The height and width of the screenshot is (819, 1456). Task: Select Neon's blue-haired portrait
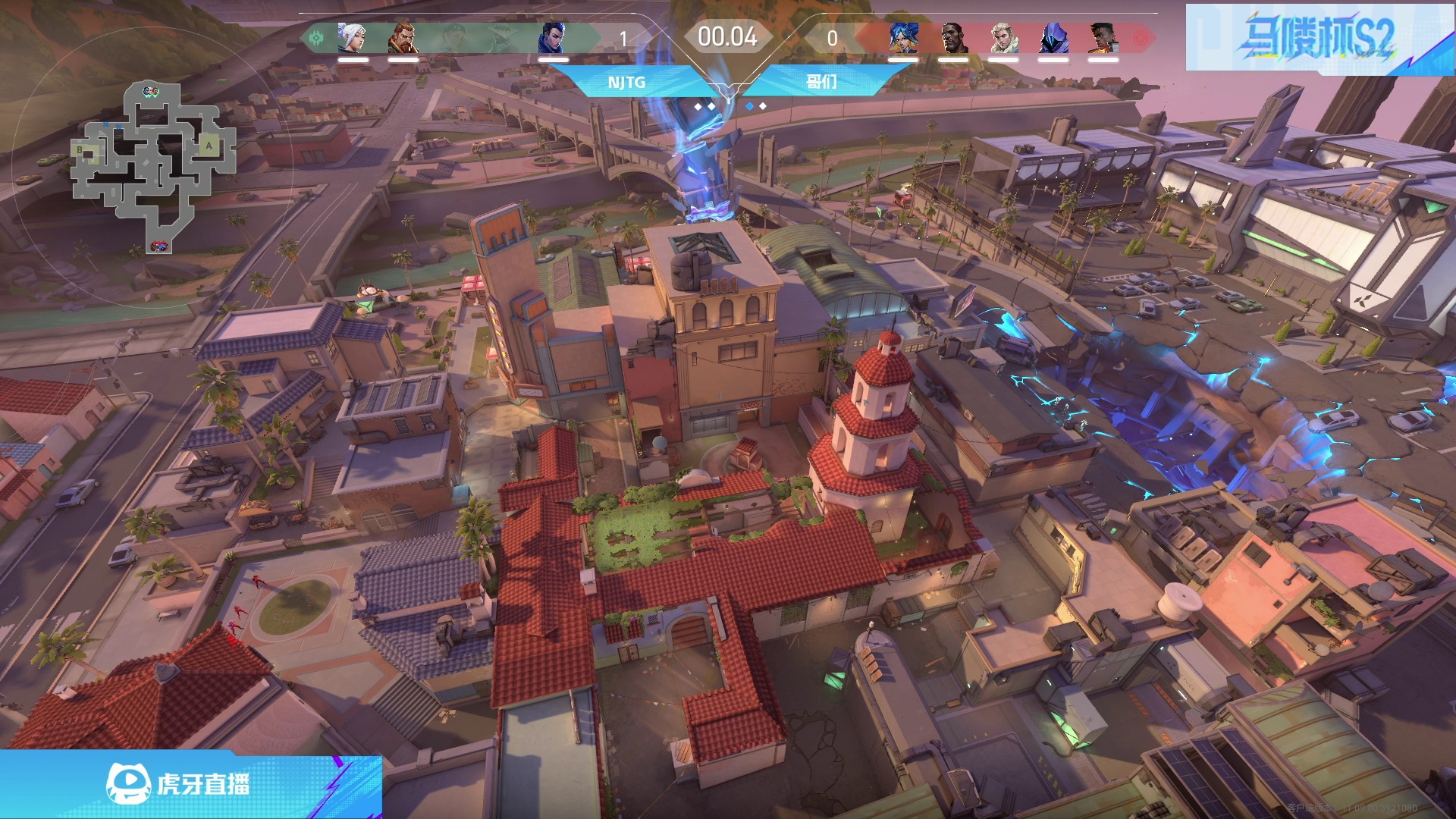tap(904, 38)
